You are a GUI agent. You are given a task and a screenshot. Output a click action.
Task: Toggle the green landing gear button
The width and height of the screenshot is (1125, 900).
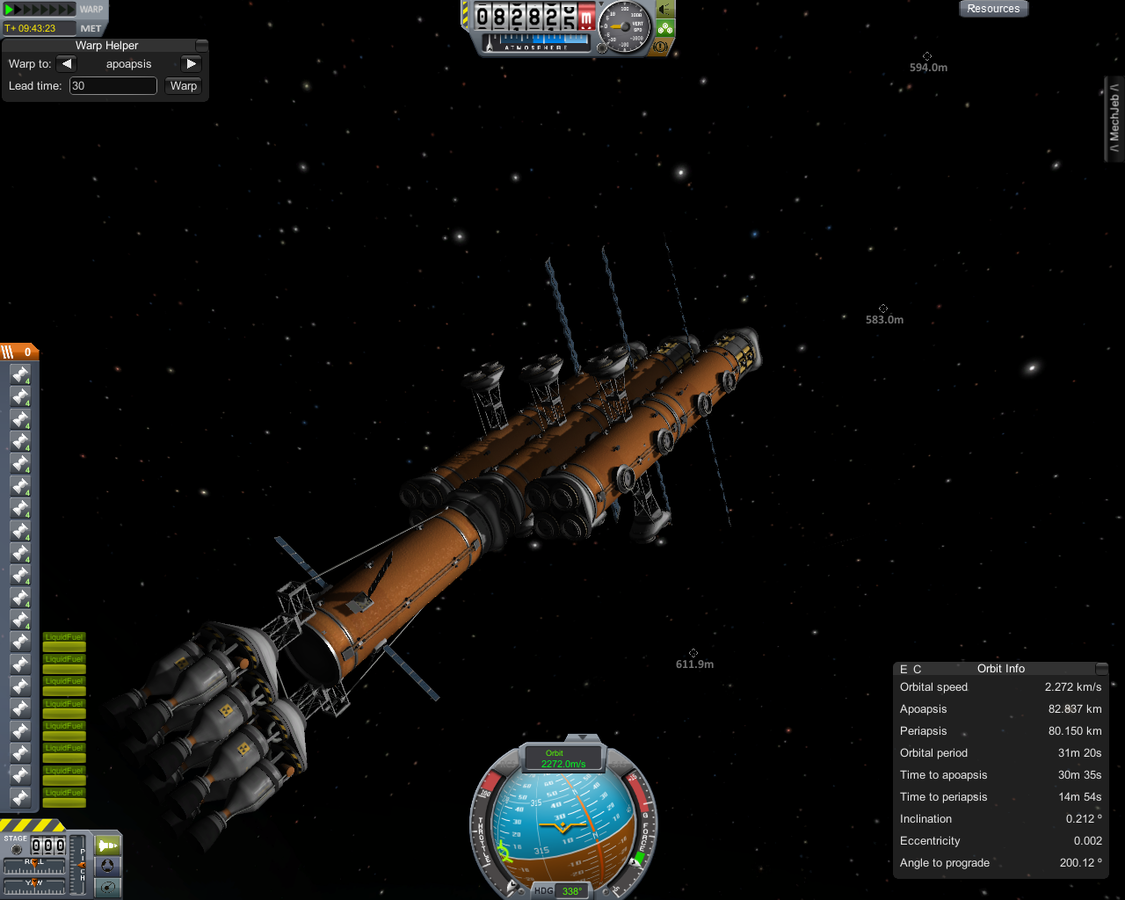click(x=665, y=27)
